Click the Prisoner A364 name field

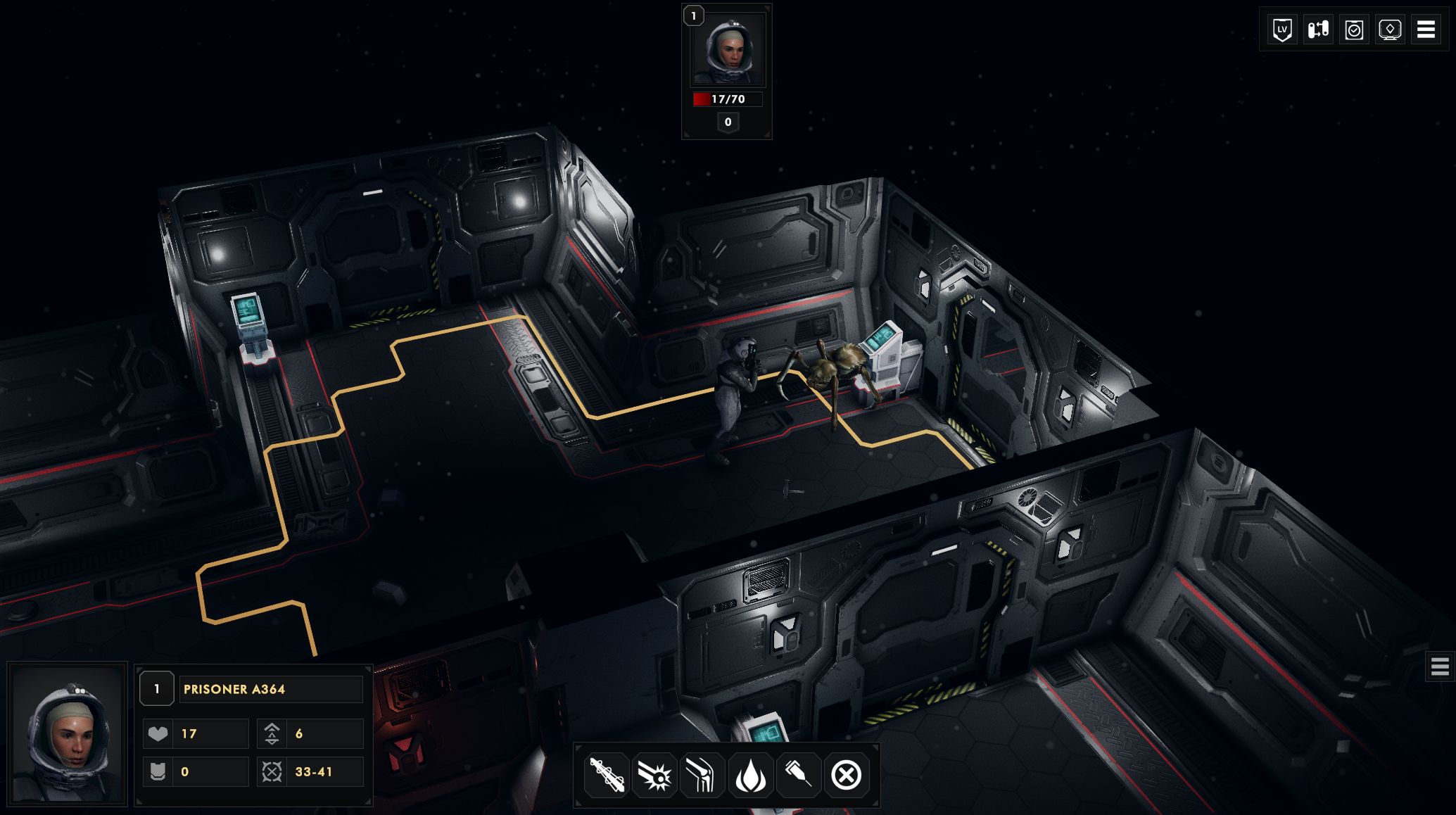271,689
